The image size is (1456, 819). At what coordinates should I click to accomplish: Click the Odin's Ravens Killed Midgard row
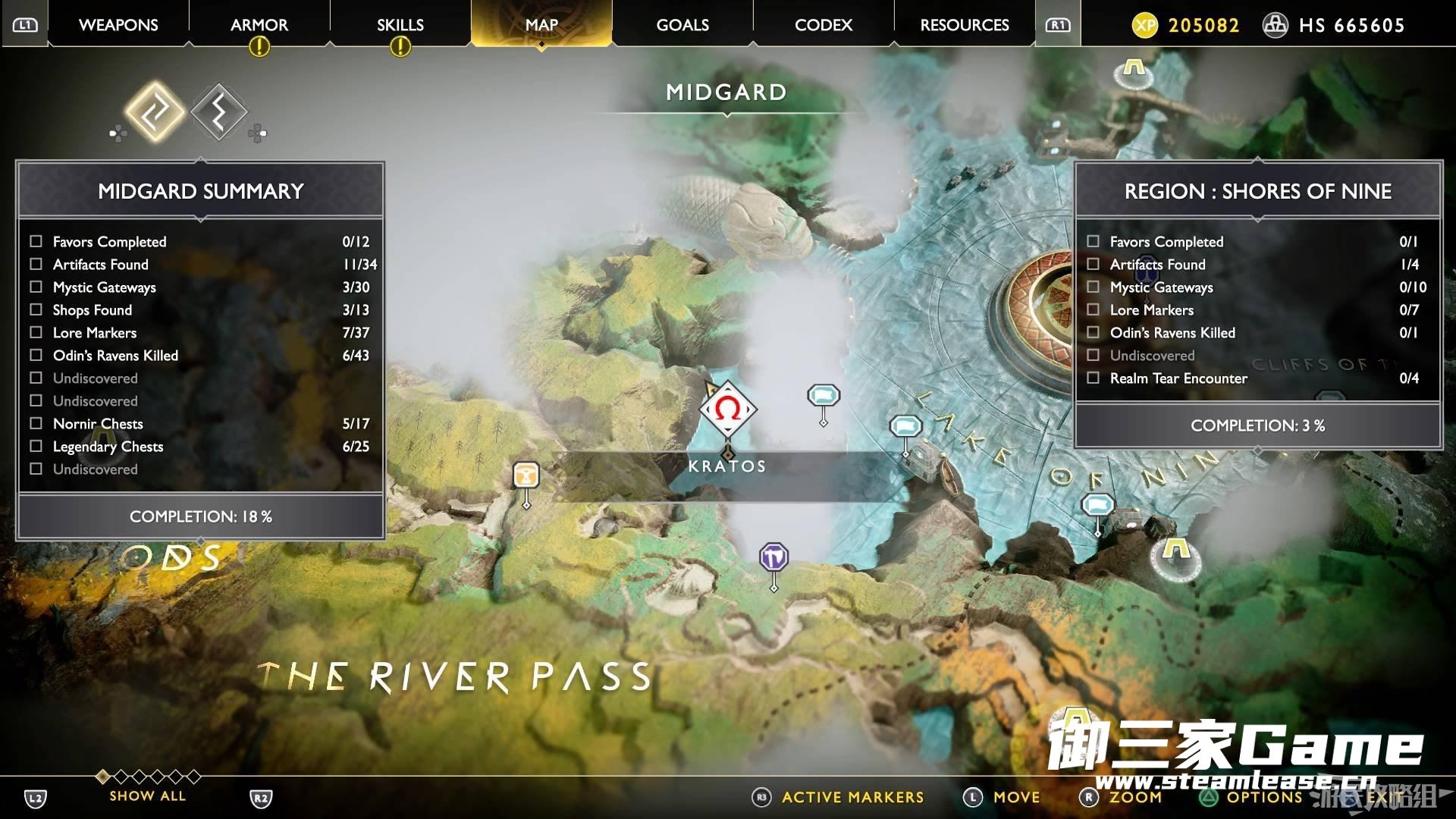(x=200, y=356)
